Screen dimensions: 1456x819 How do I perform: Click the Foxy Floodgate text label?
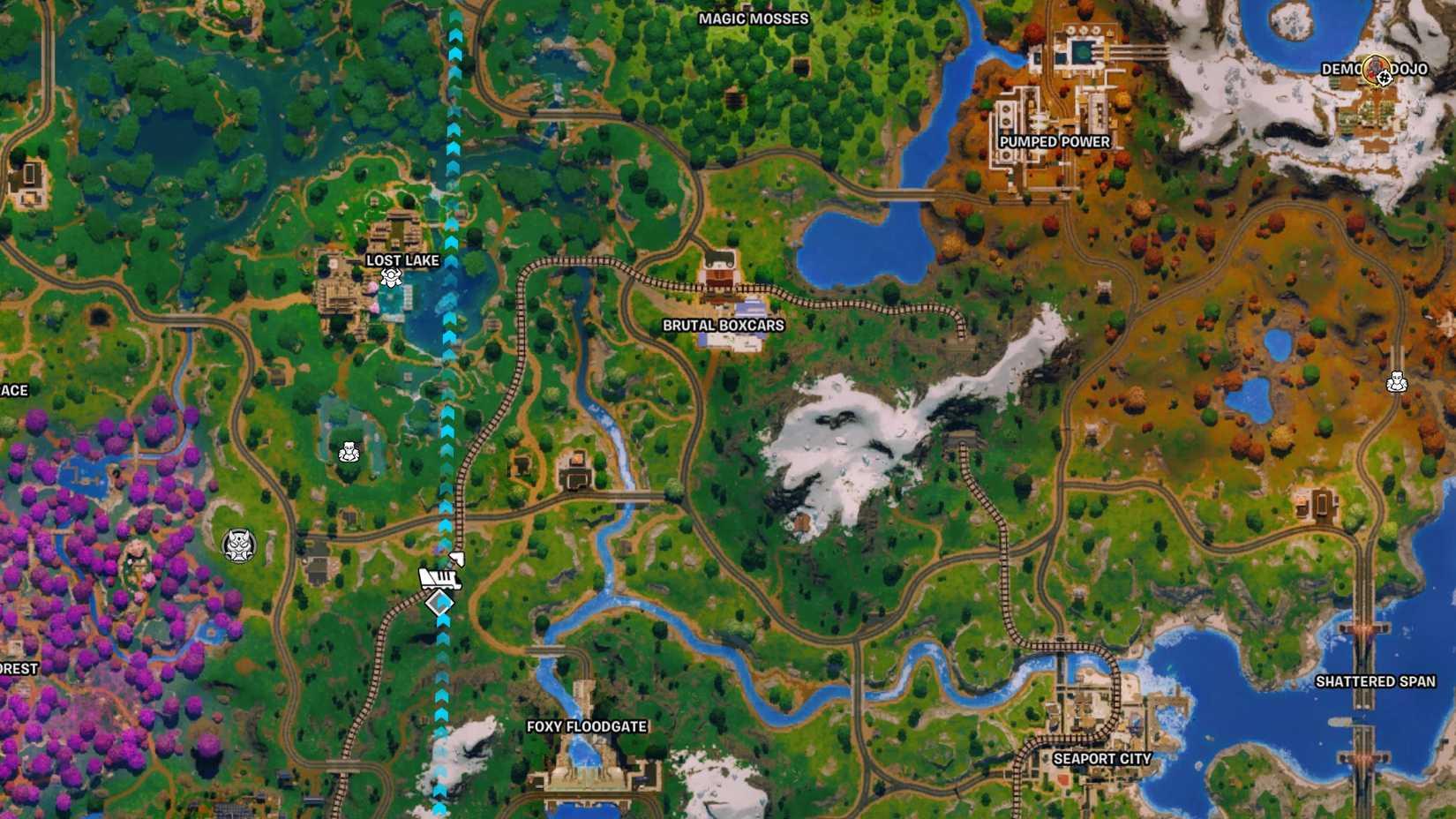pyautogui.click(x=587, y=727)
